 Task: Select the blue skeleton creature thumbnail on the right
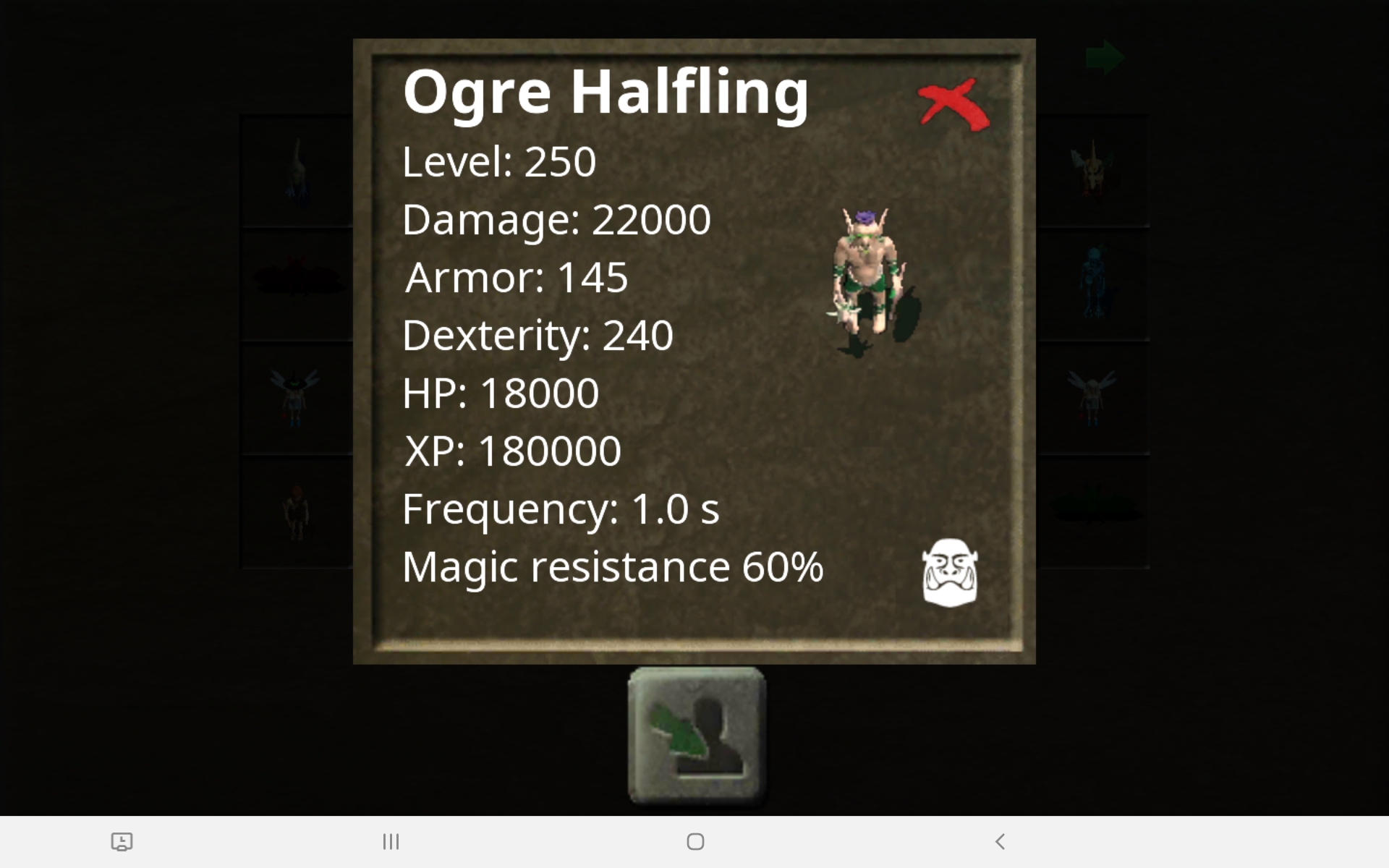point(1092,284)
